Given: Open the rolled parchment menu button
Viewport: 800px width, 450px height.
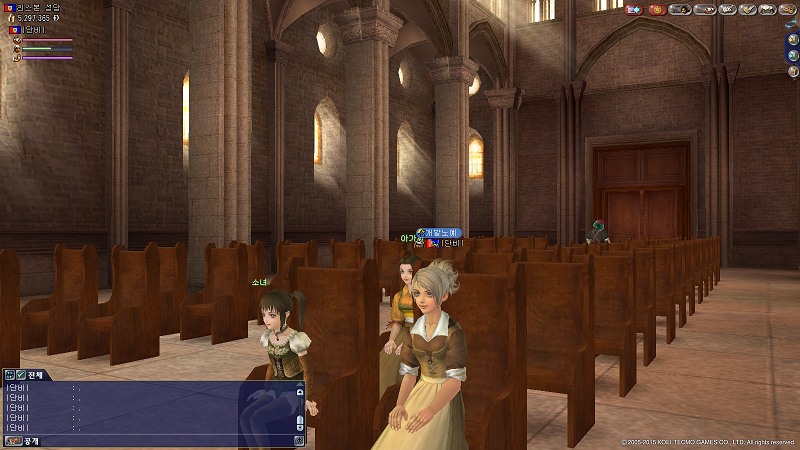Looking at the screenshot, I should 767,9.
